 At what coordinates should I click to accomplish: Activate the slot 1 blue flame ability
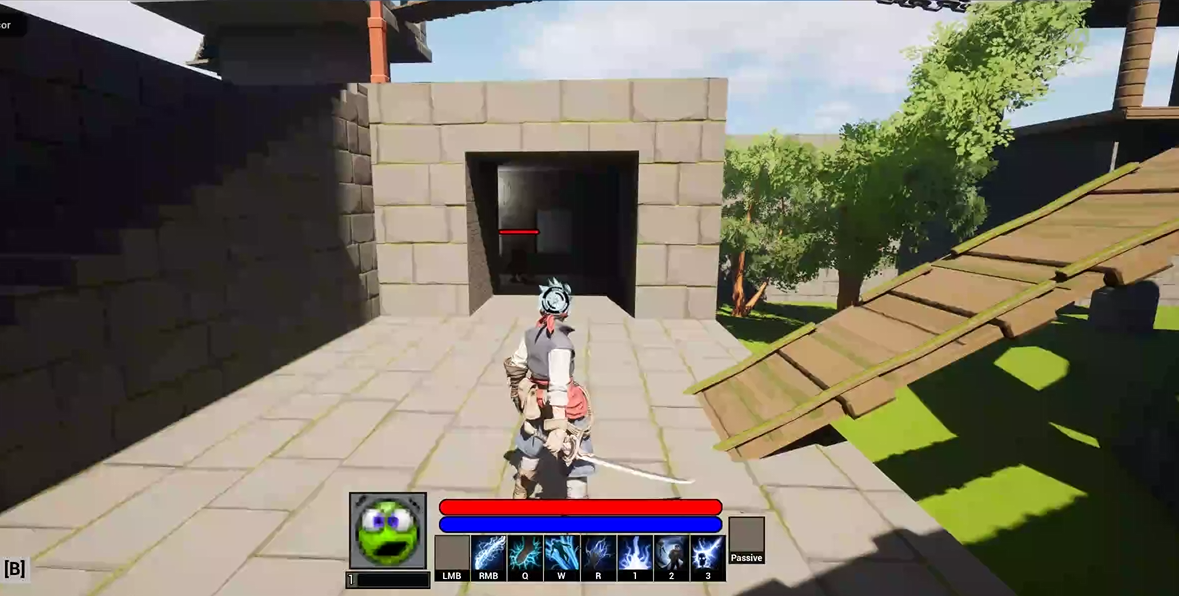(x=634, y=555)
